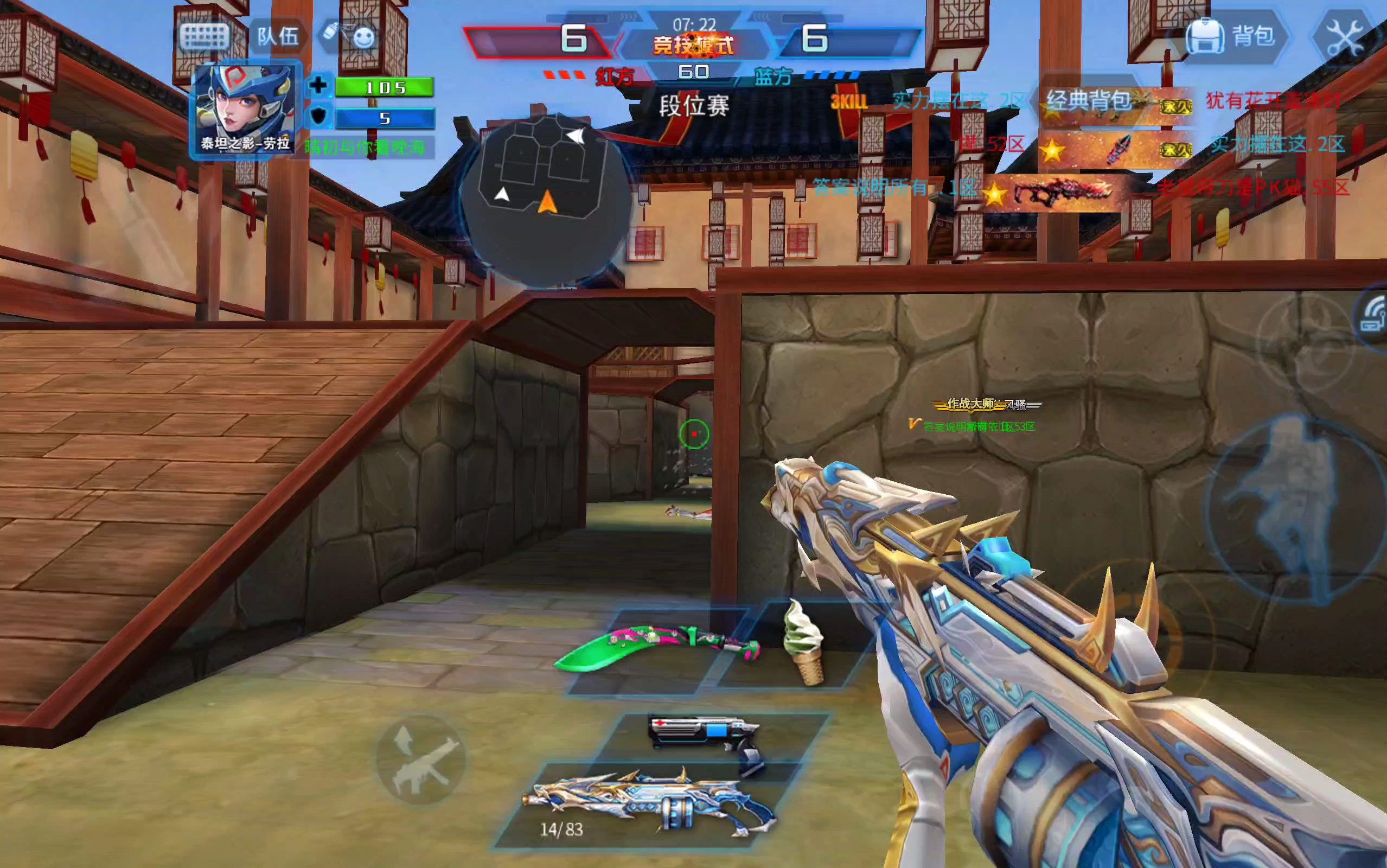Open the grenade and emoji quick menu

point(350,36)
